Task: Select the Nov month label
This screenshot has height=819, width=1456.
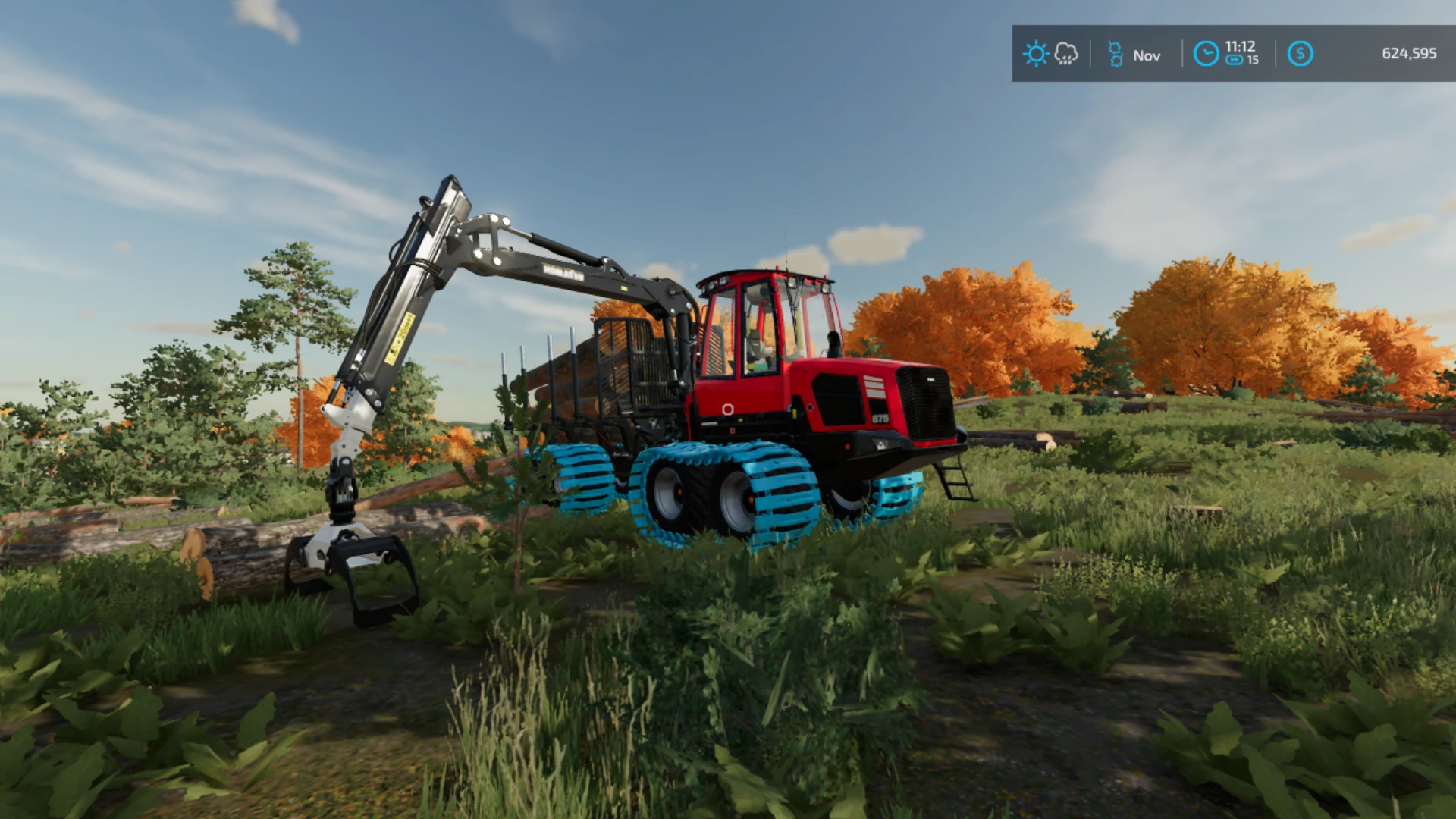Action: click(1147, 55)
